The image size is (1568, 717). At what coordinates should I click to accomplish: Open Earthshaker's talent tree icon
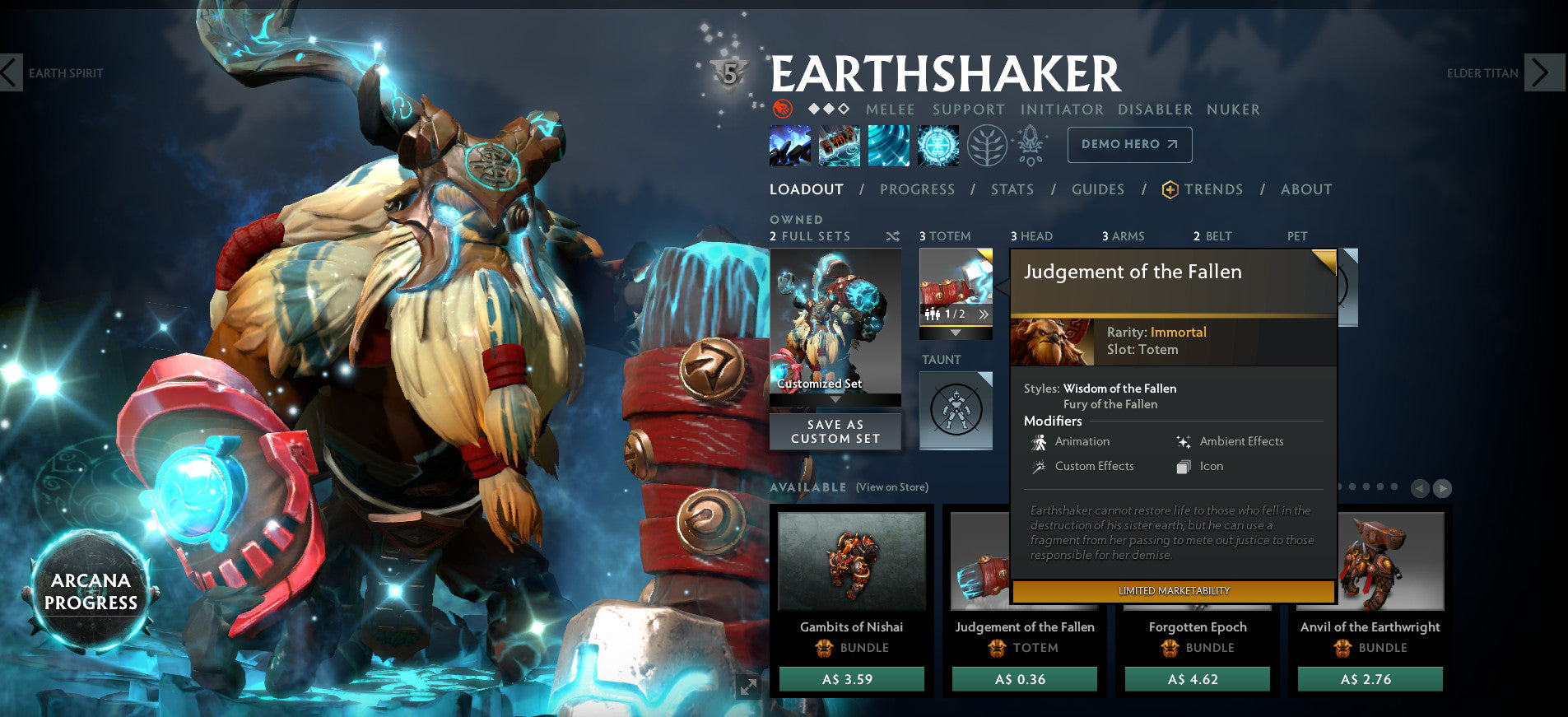coord(987,147)
